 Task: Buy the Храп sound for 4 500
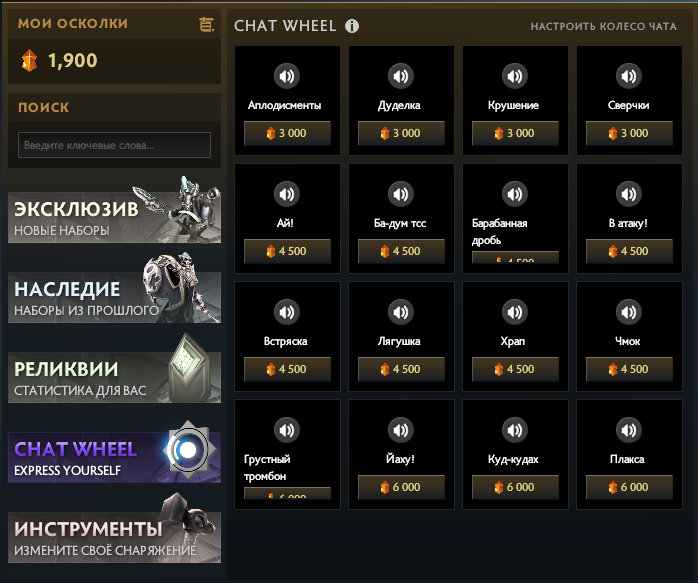coord(515,369)
